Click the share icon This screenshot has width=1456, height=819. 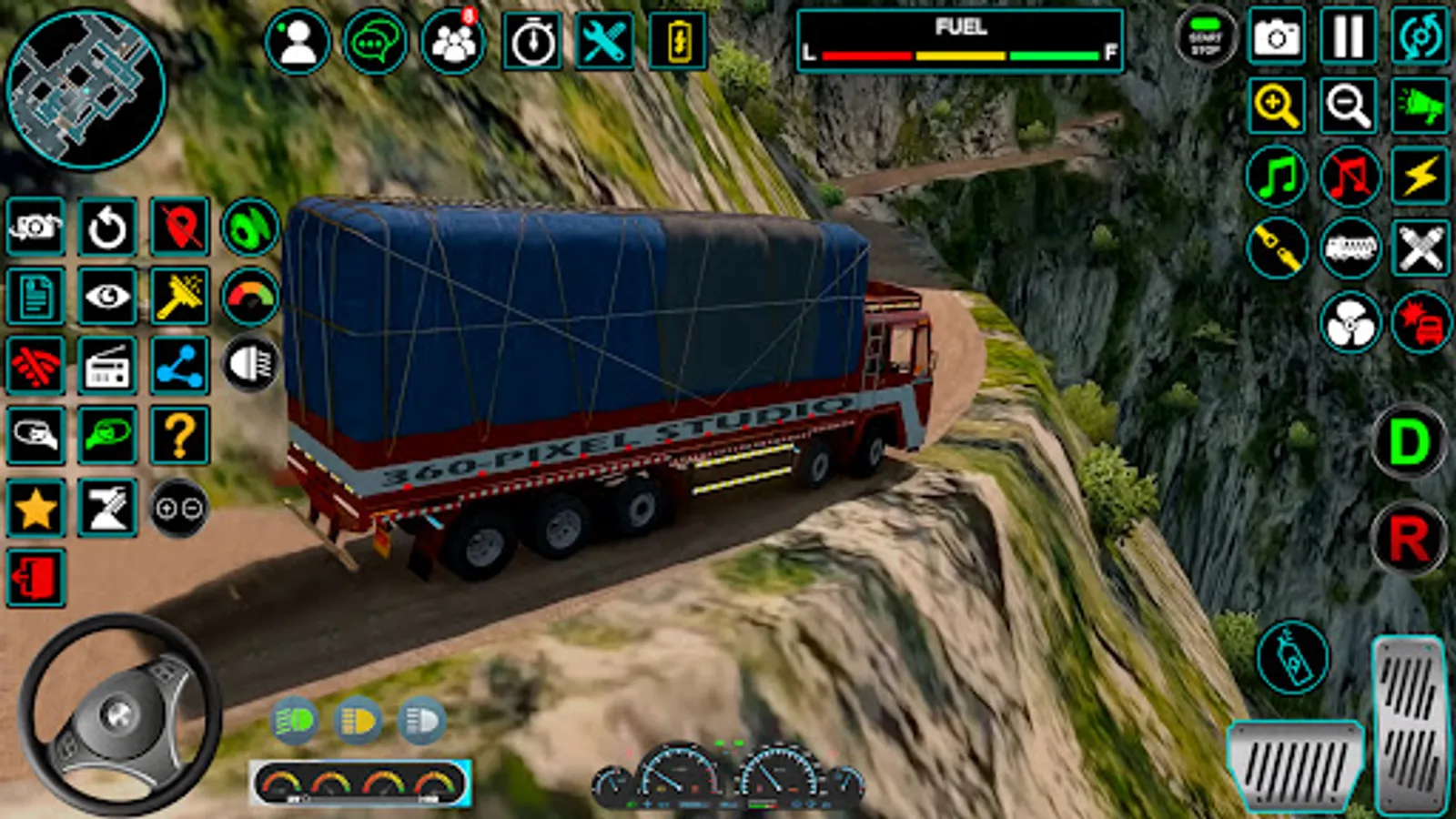tap(179, 366)
